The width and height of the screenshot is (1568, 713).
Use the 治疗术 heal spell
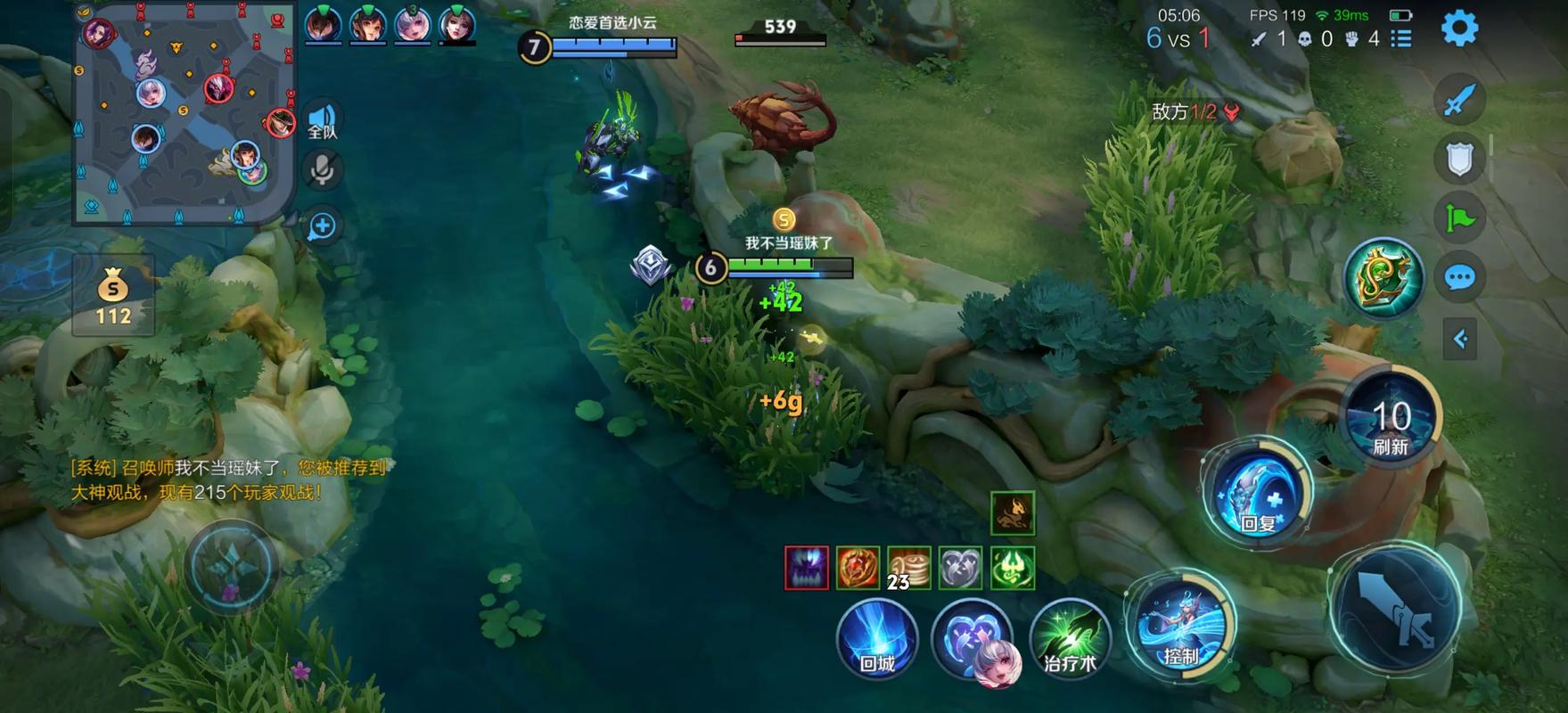(x=1070, y=639)
